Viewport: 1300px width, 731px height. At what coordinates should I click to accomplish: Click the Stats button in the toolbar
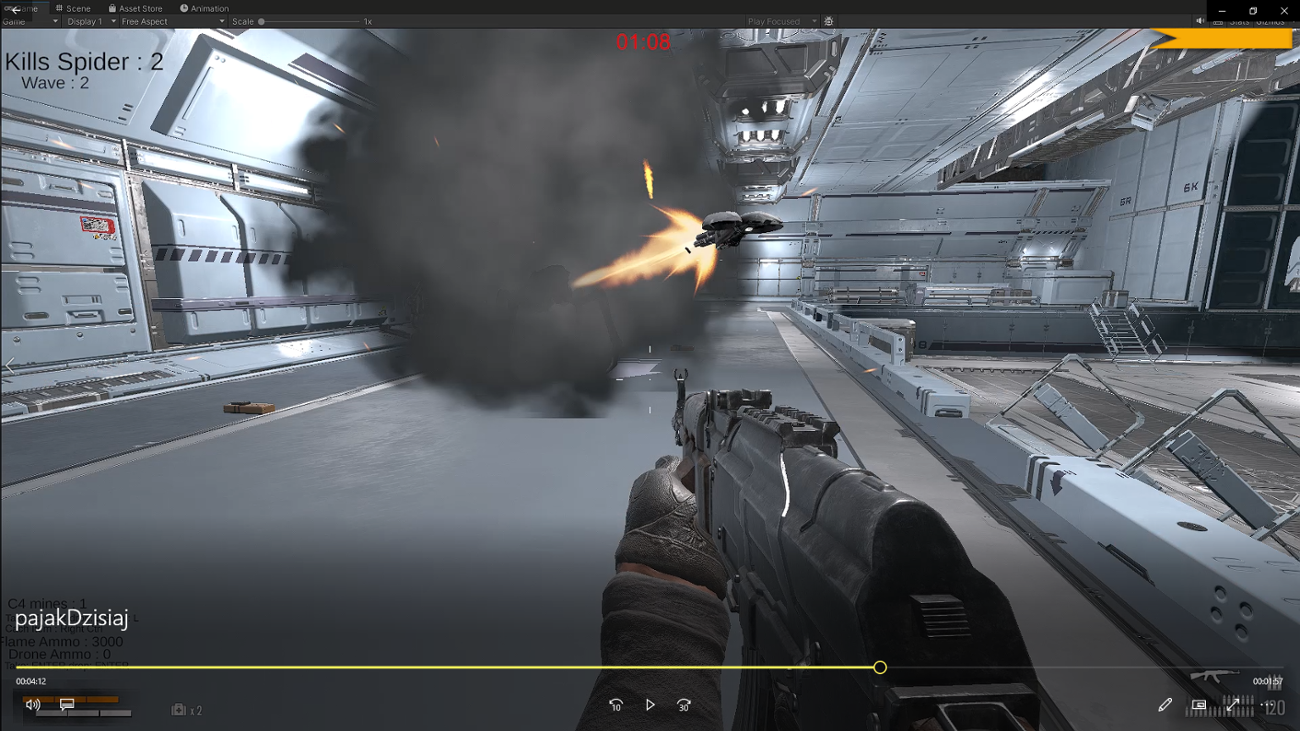click(x=1238, y=21)
